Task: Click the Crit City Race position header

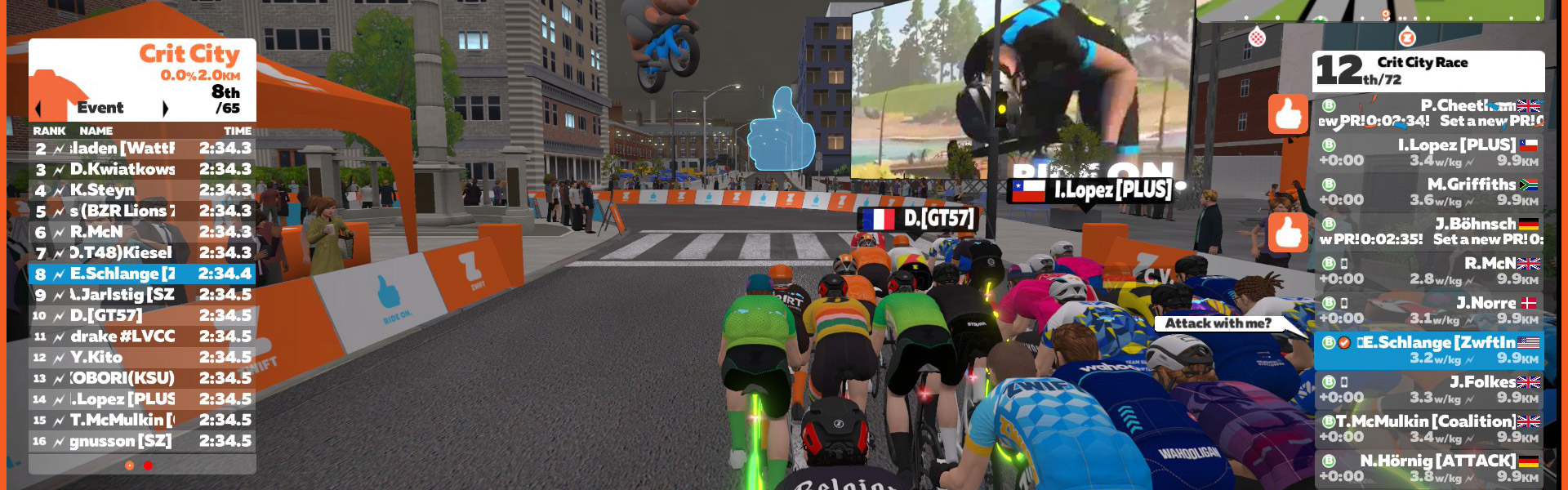Action: click(x=1428, y=71)
